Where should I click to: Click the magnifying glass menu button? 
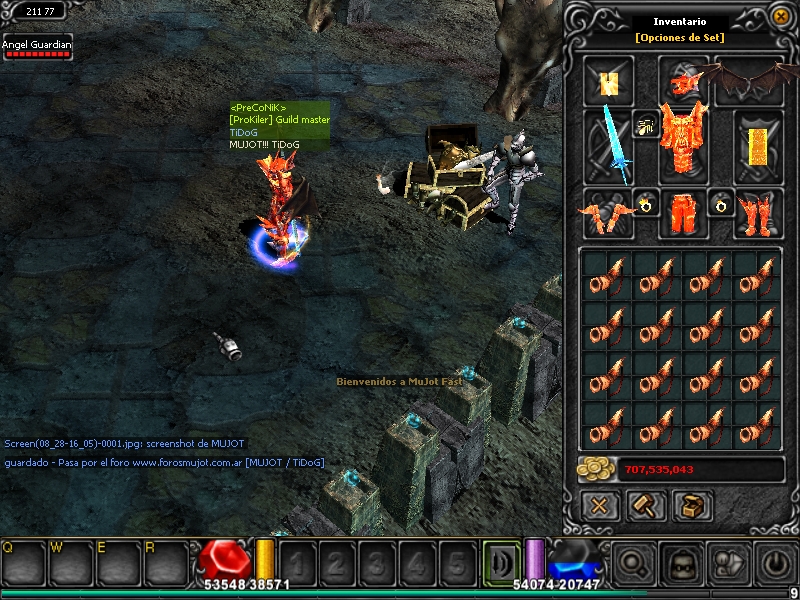tap(633, 564)
